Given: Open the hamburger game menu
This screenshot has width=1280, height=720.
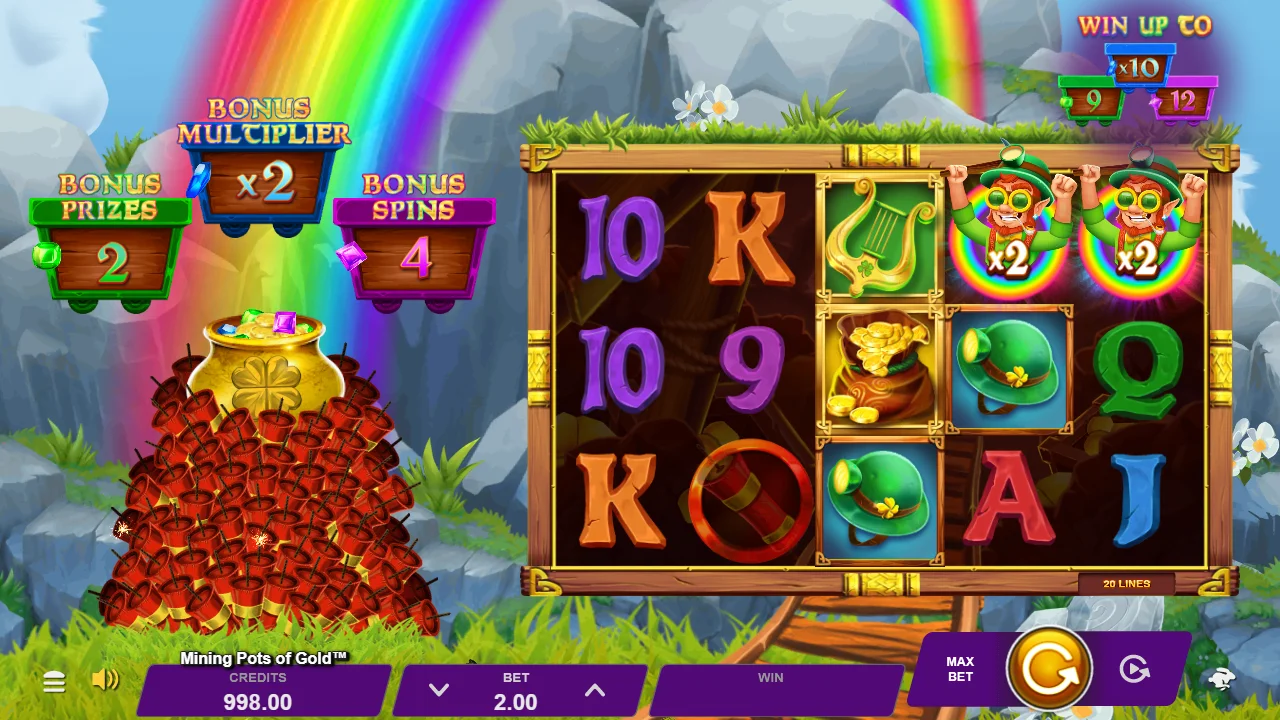Looking at the screenshot, I should pos(54,681).
